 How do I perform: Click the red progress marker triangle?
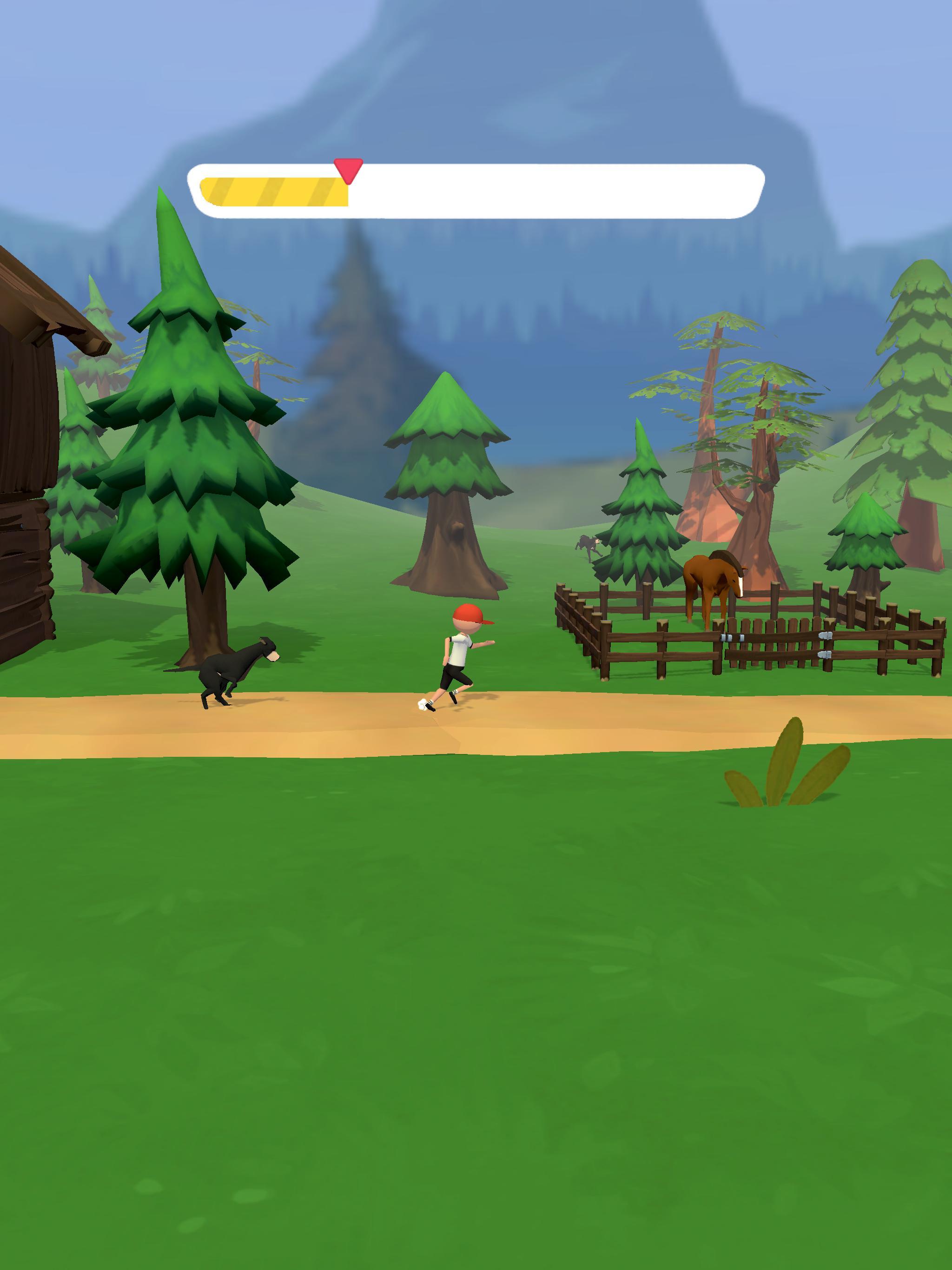pos(350,170)
